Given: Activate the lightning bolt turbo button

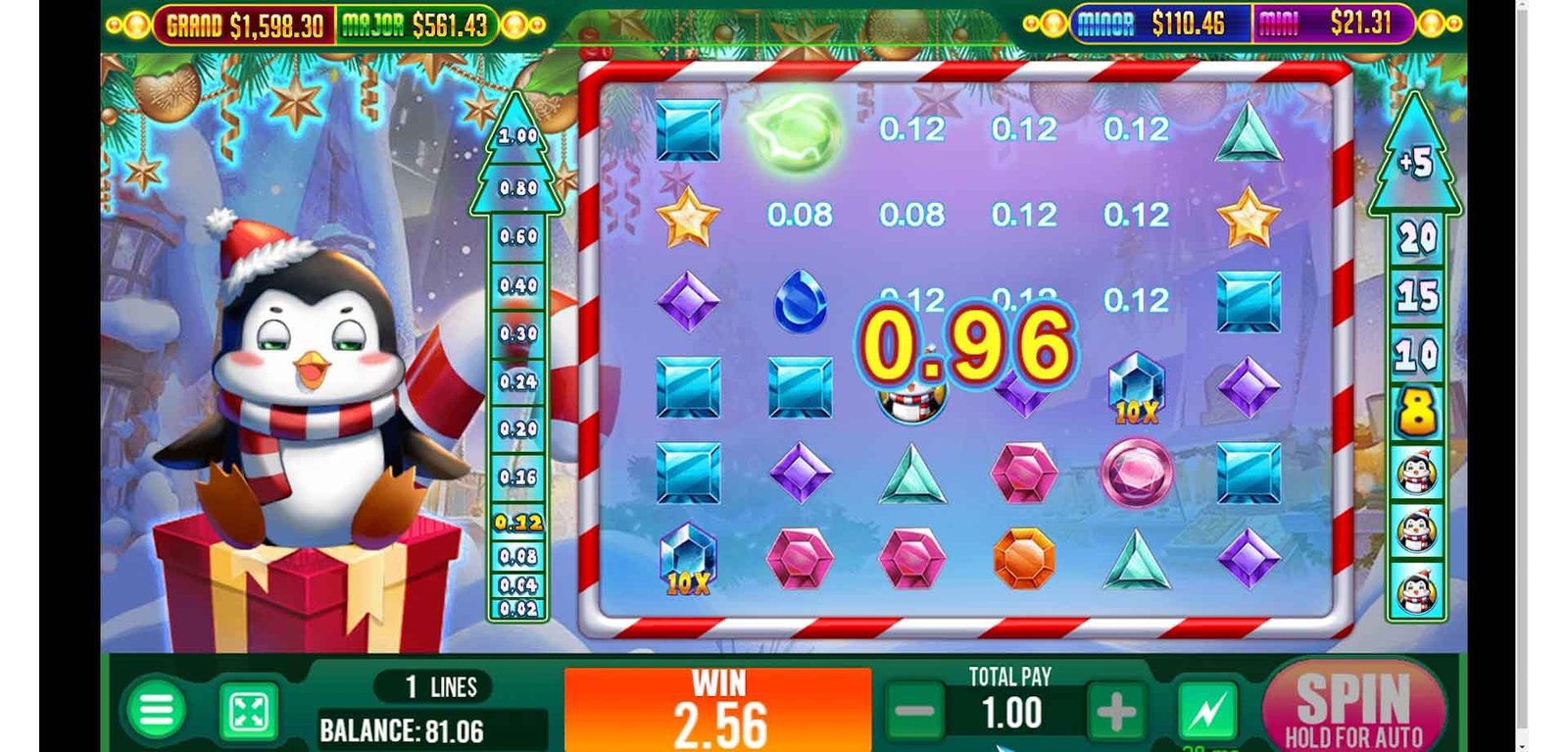Looking at the screenshot, I should [1206, 711].
